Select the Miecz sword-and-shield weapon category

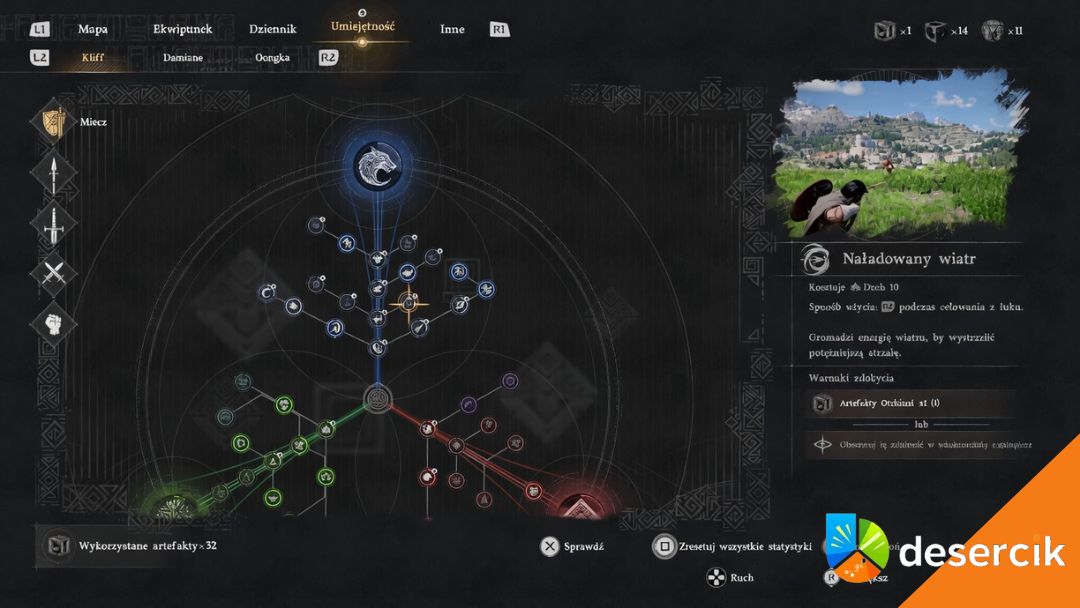(x=53, y=122)
